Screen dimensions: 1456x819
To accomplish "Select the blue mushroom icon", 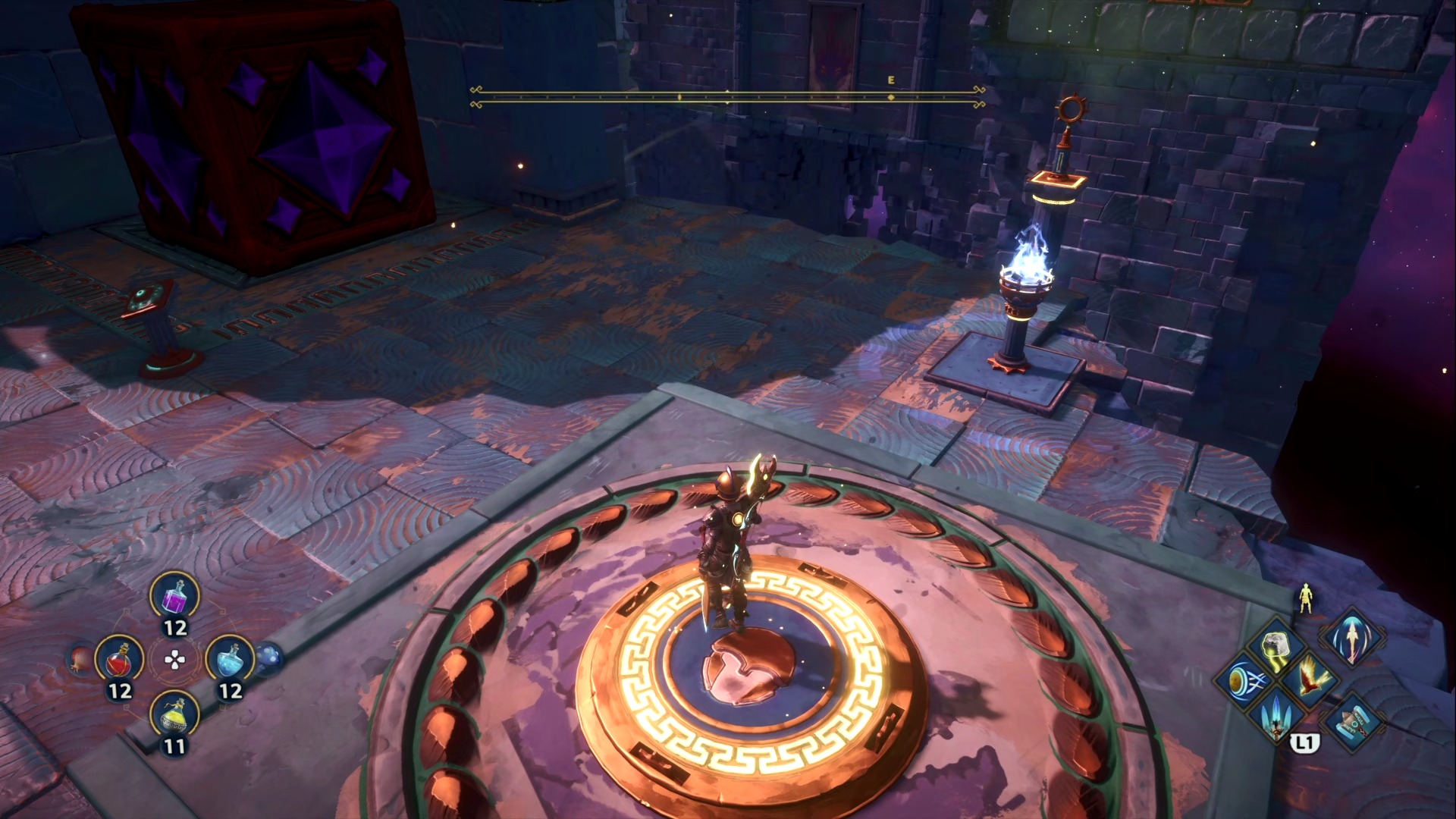I will click(x=268, y=658).
